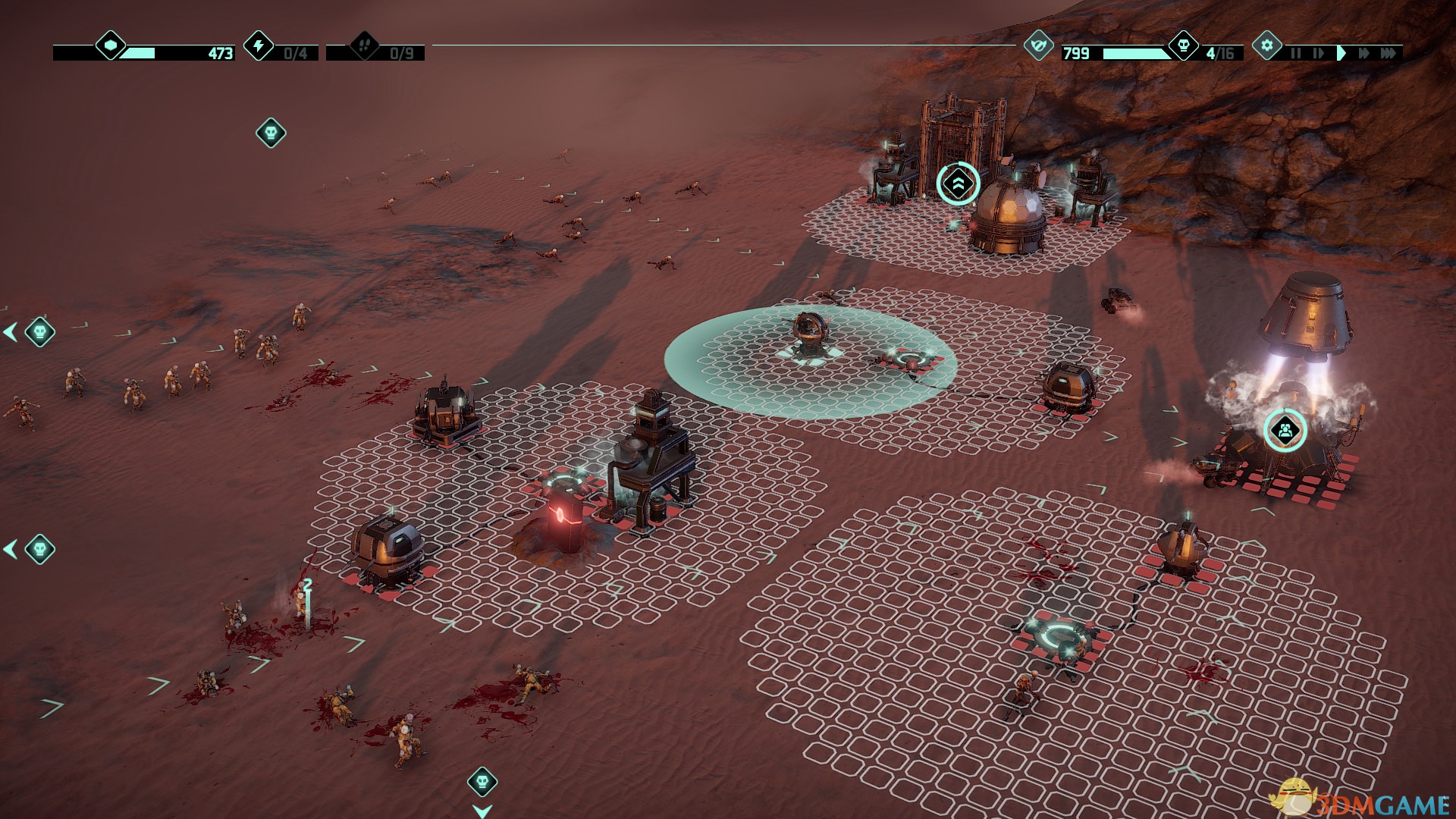Image resolution: width=1456 pixels, height=819 pixels.
Task: Click the skull wave counter icon in the top bar
Action: coord(1183,45)
